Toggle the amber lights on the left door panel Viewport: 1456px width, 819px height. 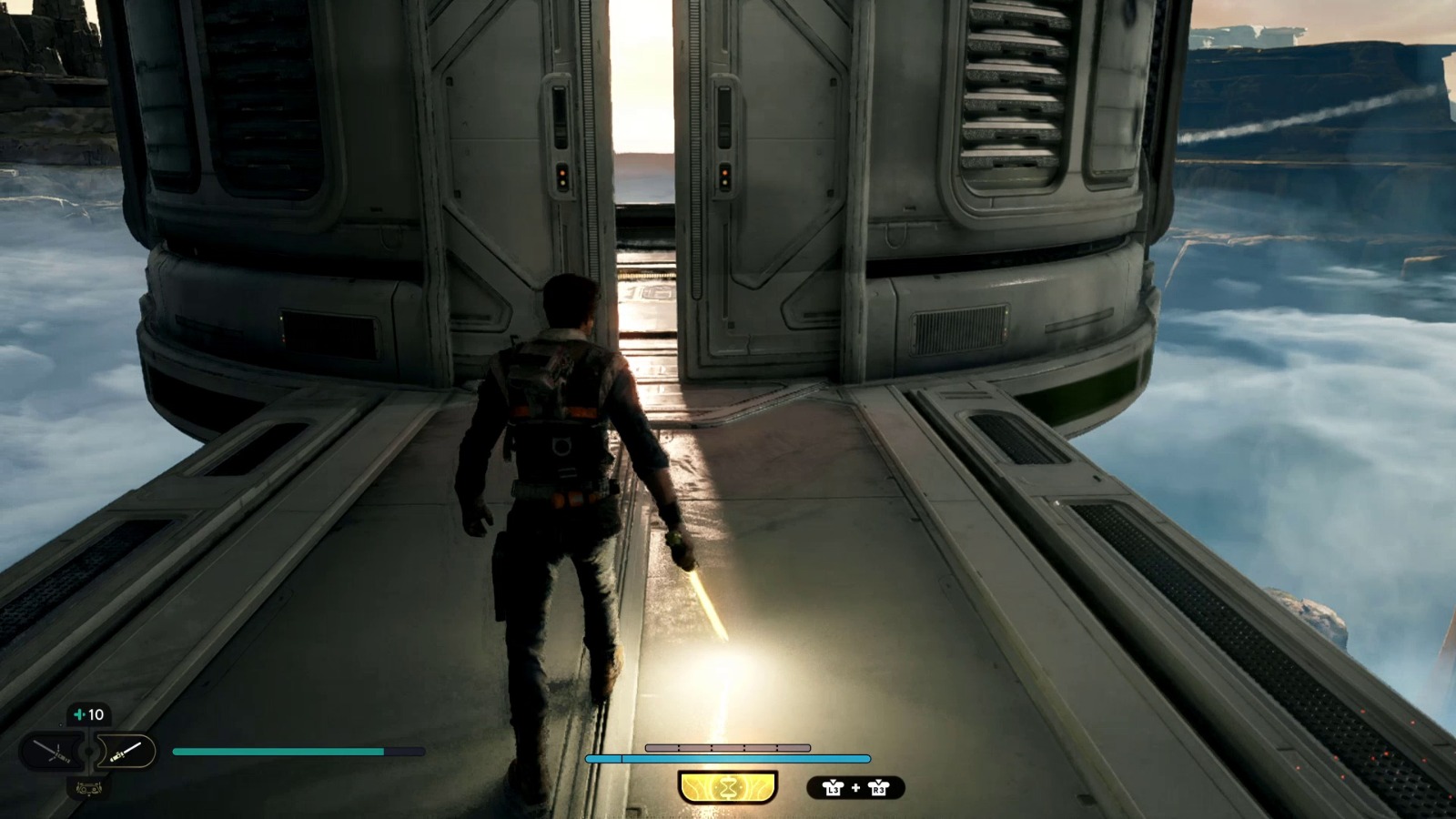point(562,177)
